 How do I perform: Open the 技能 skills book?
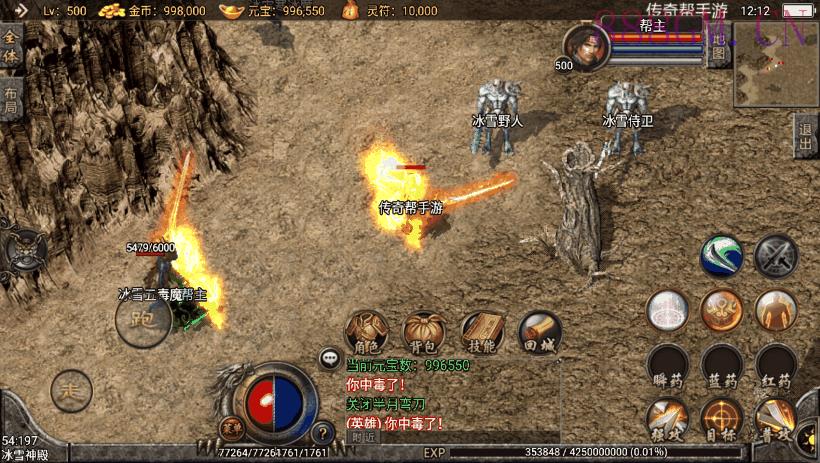[482, 330]
